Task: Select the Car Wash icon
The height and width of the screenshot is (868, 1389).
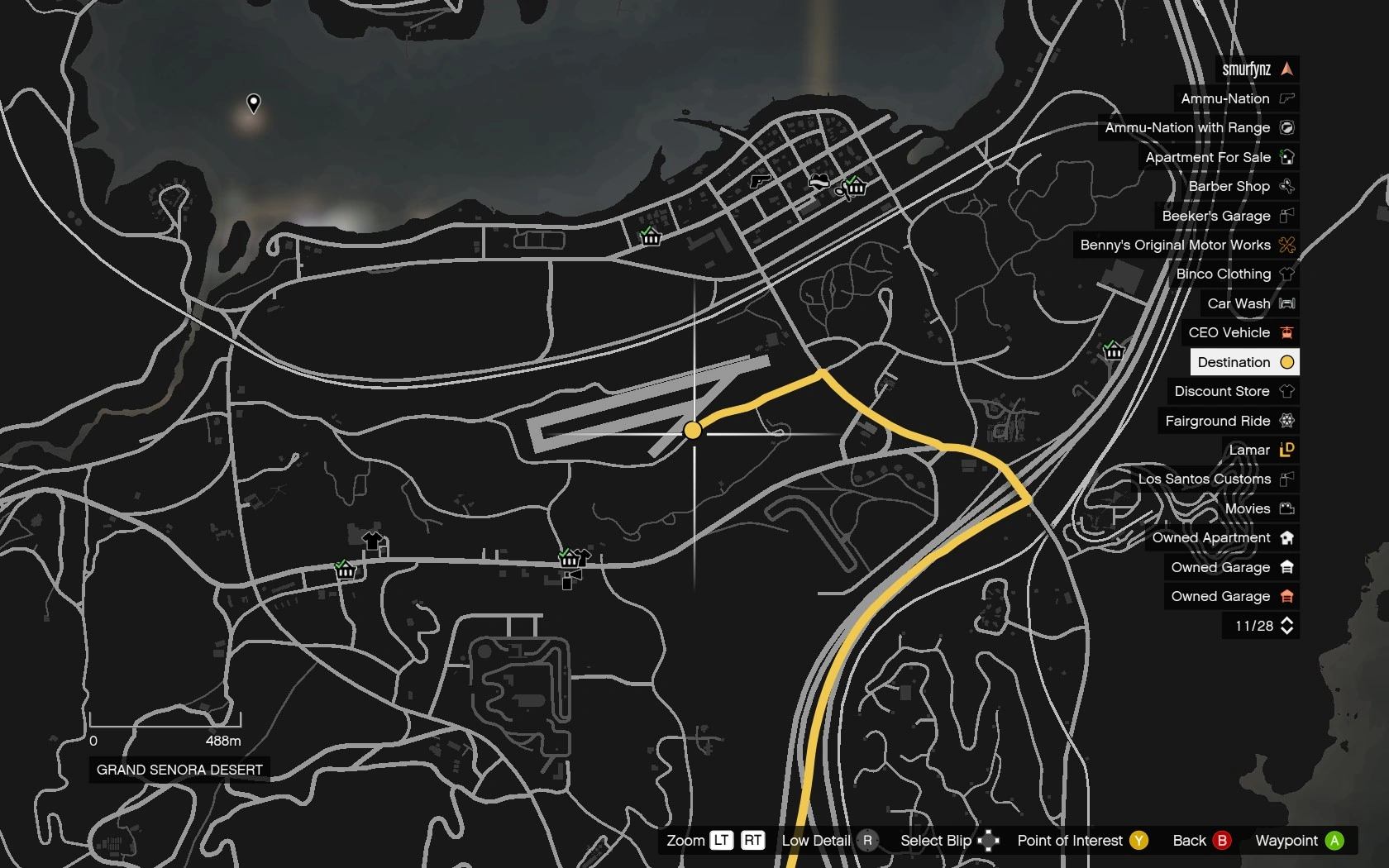Action: (x=1286, y=303)
